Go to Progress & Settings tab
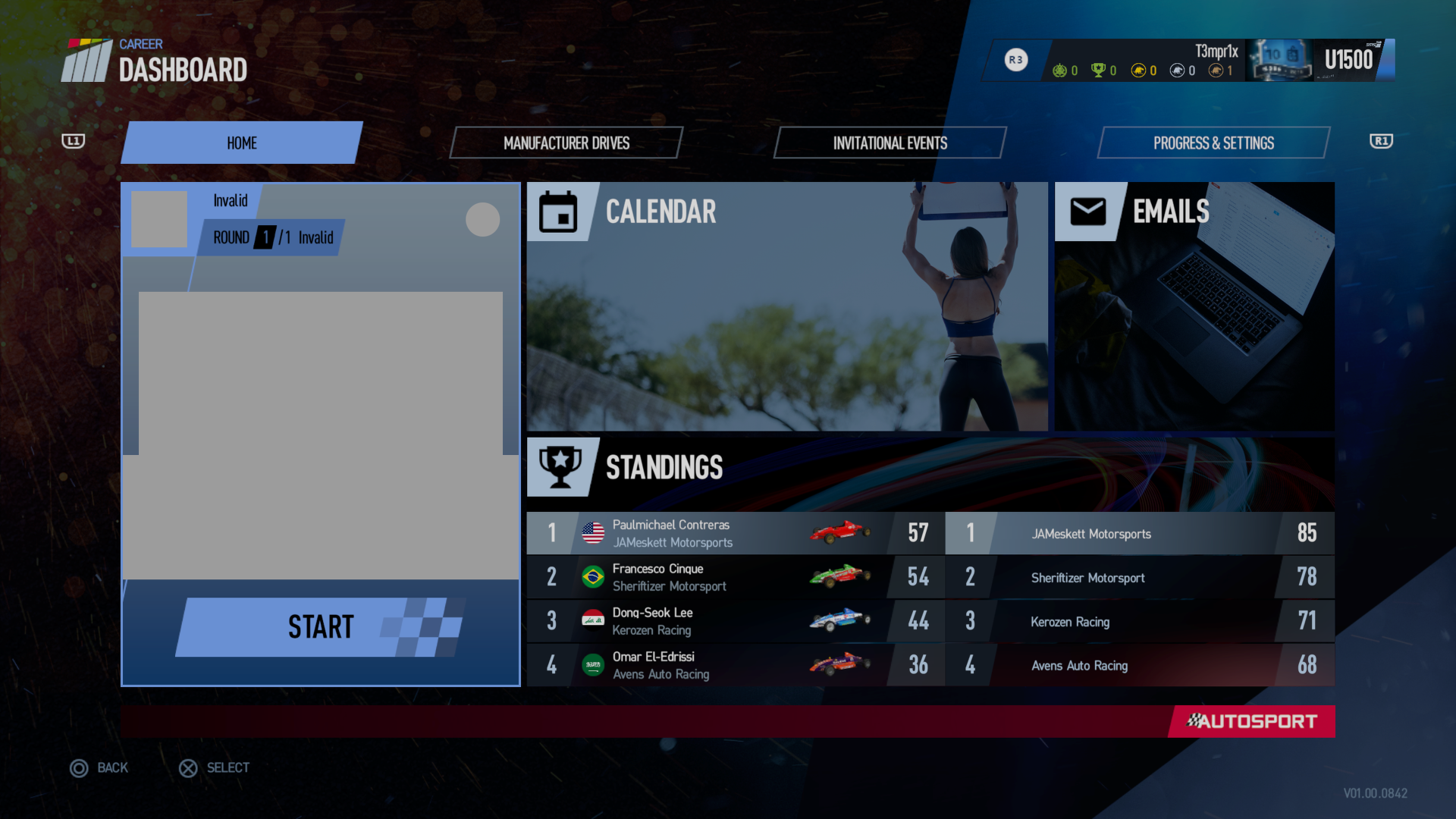Viewport: 1456px width, 819px height. (1213, 143)
